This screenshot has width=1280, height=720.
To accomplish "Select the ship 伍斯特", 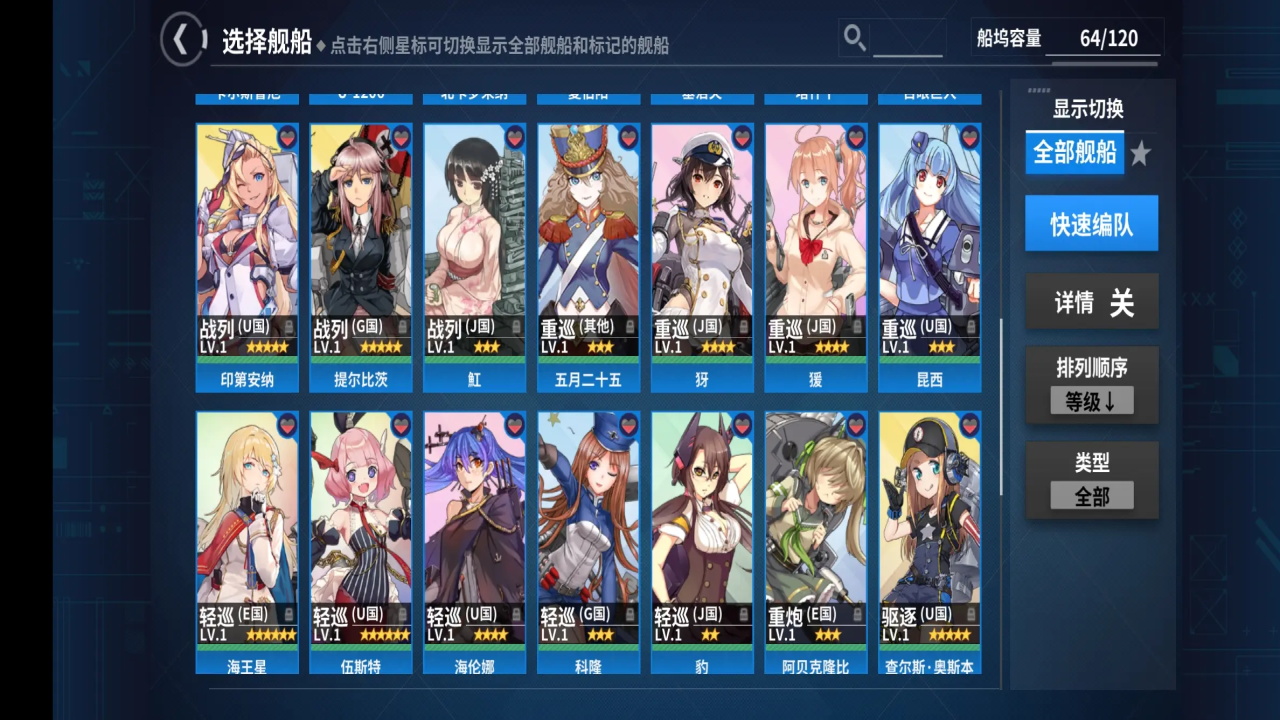I will click(x=360, y=520).
